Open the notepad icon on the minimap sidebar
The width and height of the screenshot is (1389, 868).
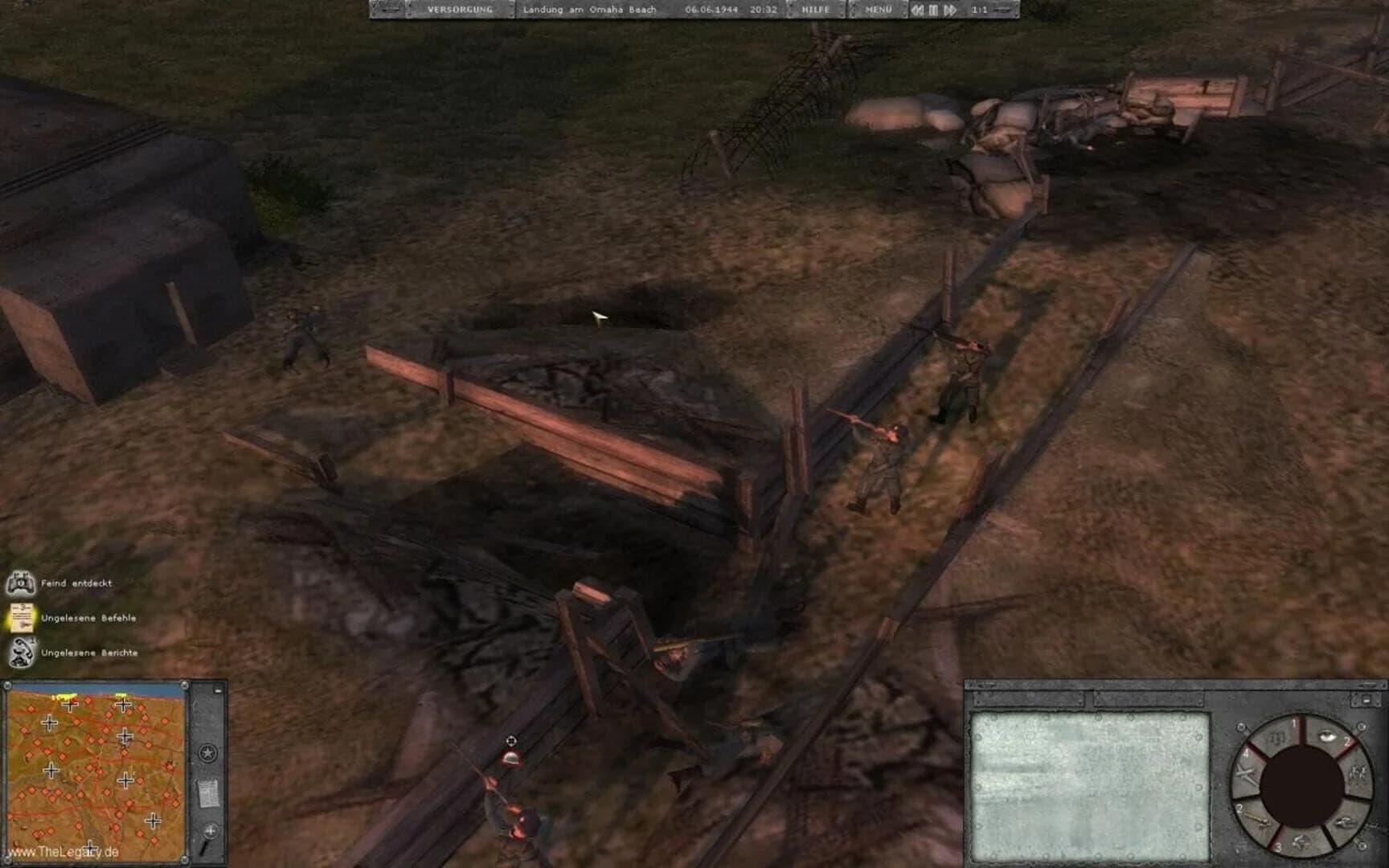pyautogui.click(x=209, y=793)
